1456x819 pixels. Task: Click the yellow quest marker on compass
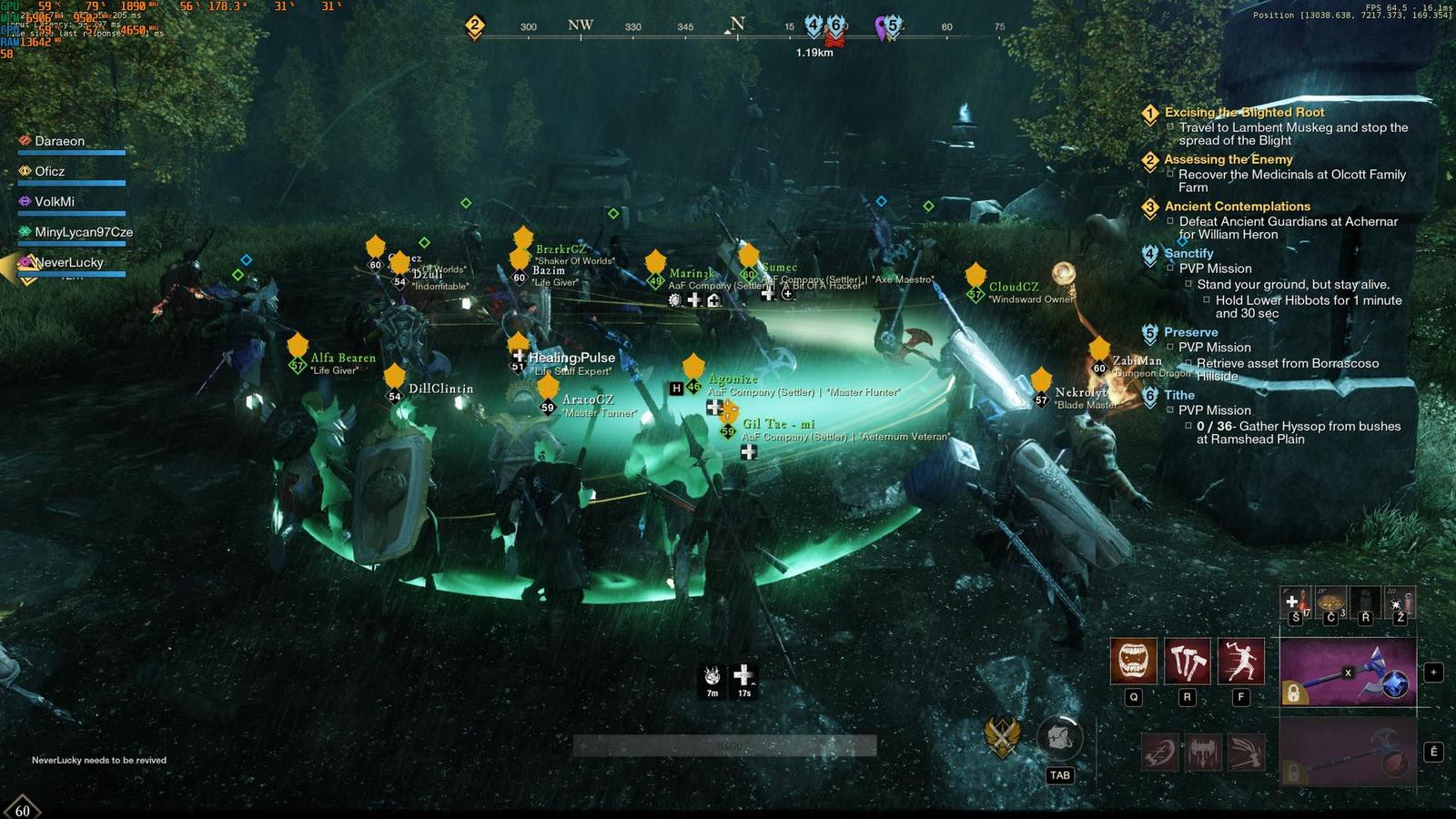tap(474, 25)
